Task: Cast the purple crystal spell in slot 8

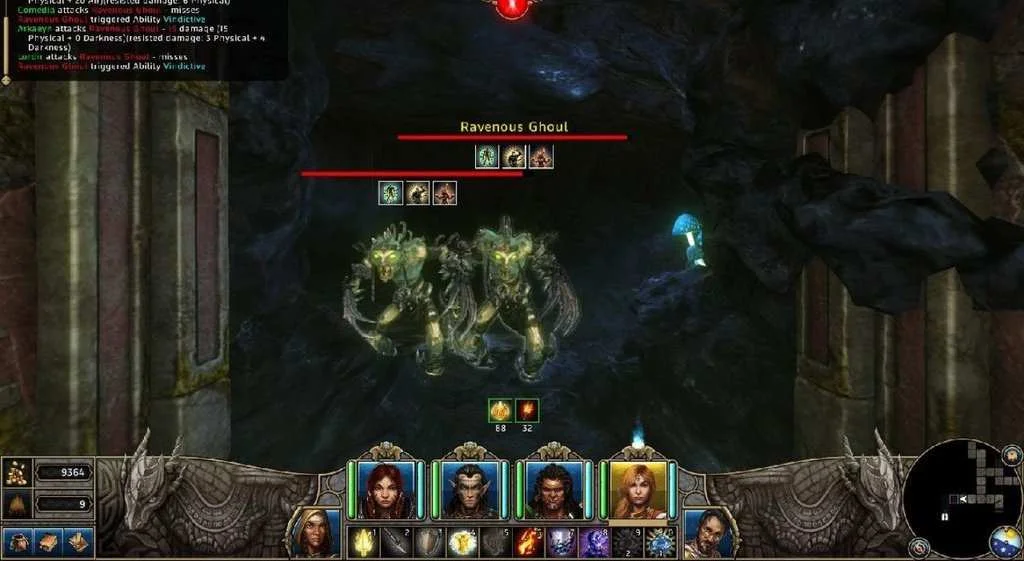Action: 594,543
